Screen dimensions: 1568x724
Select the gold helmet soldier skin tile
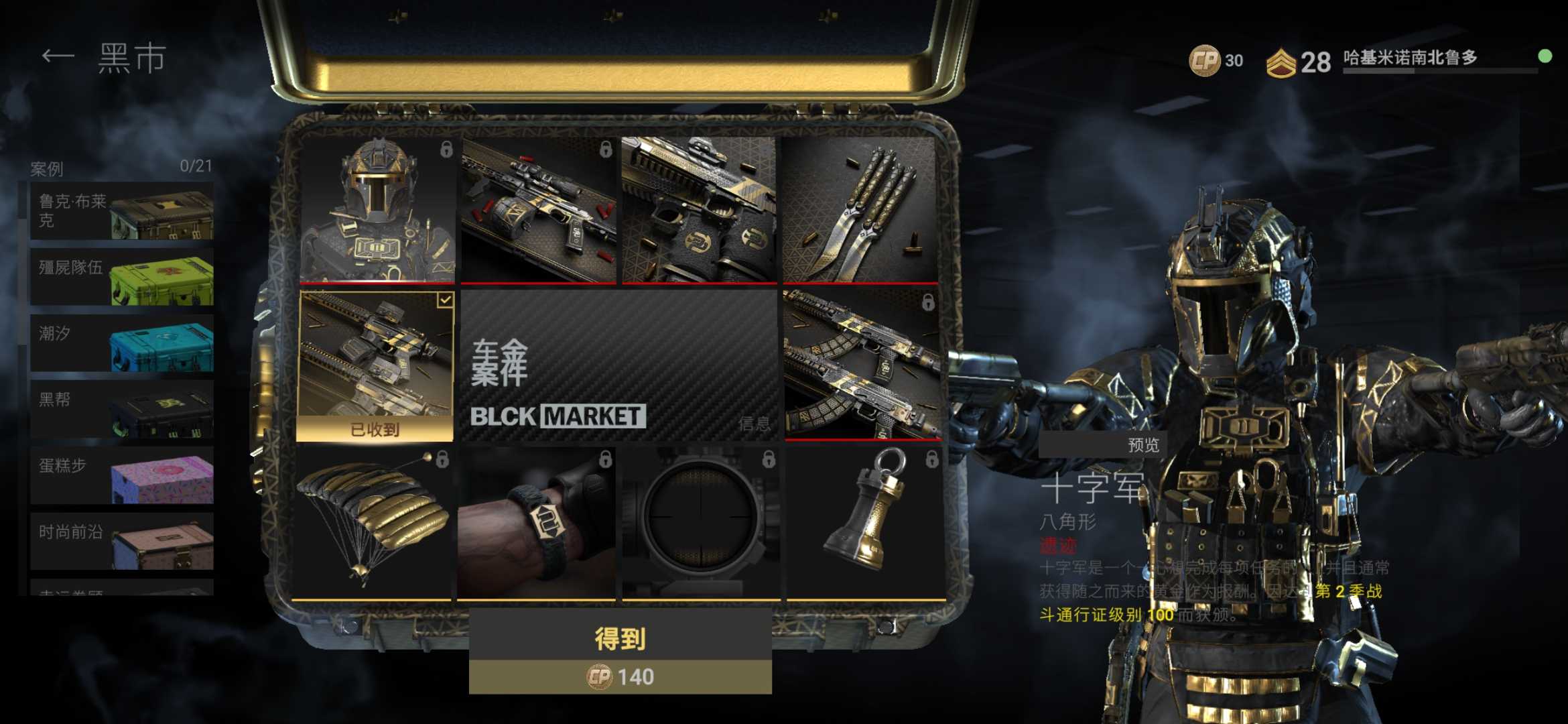tap(377, 210)
